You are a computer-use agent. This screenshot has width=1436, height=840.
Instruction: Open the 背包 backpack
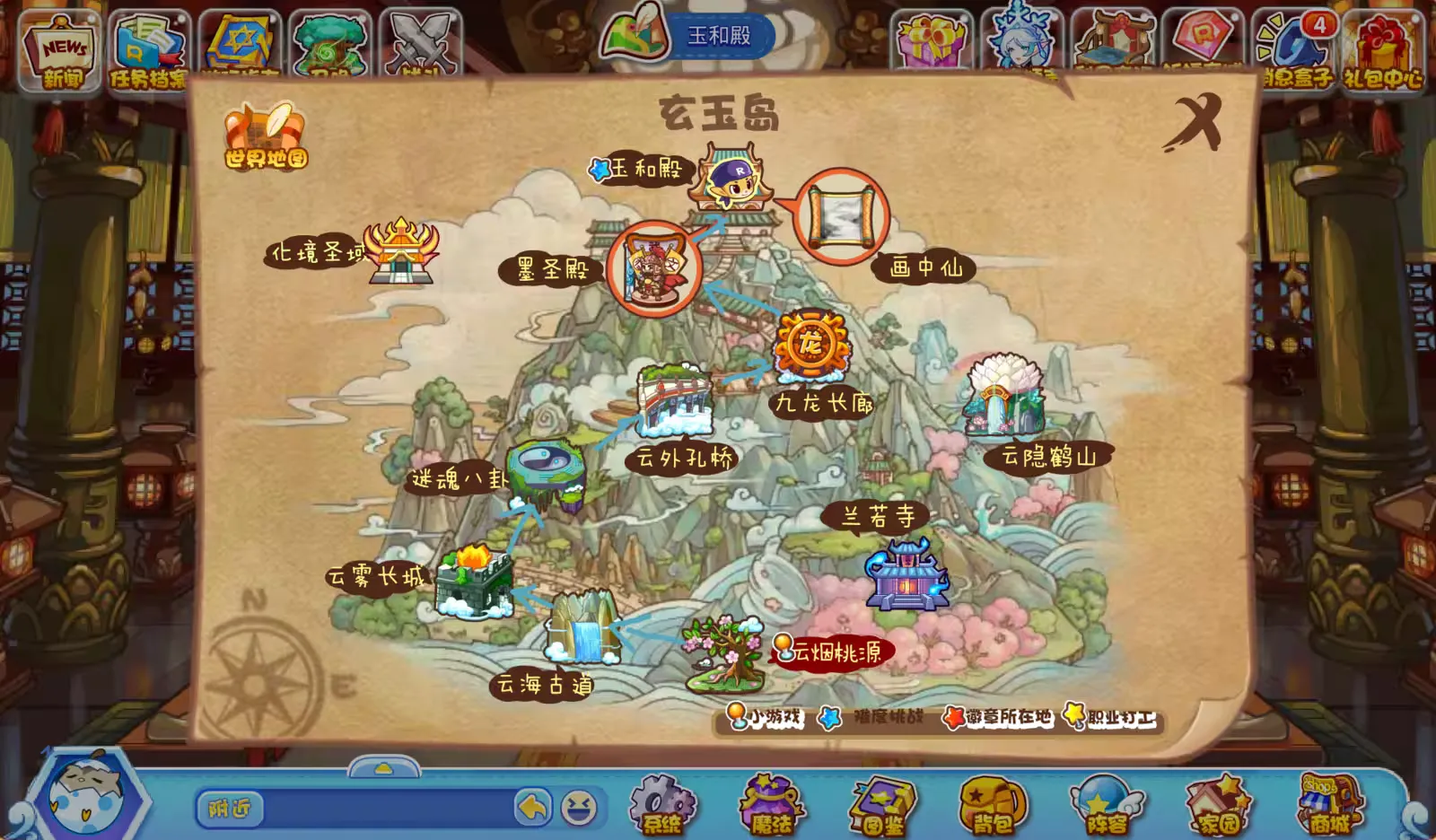pyautogui.click(x=994, y=805)
